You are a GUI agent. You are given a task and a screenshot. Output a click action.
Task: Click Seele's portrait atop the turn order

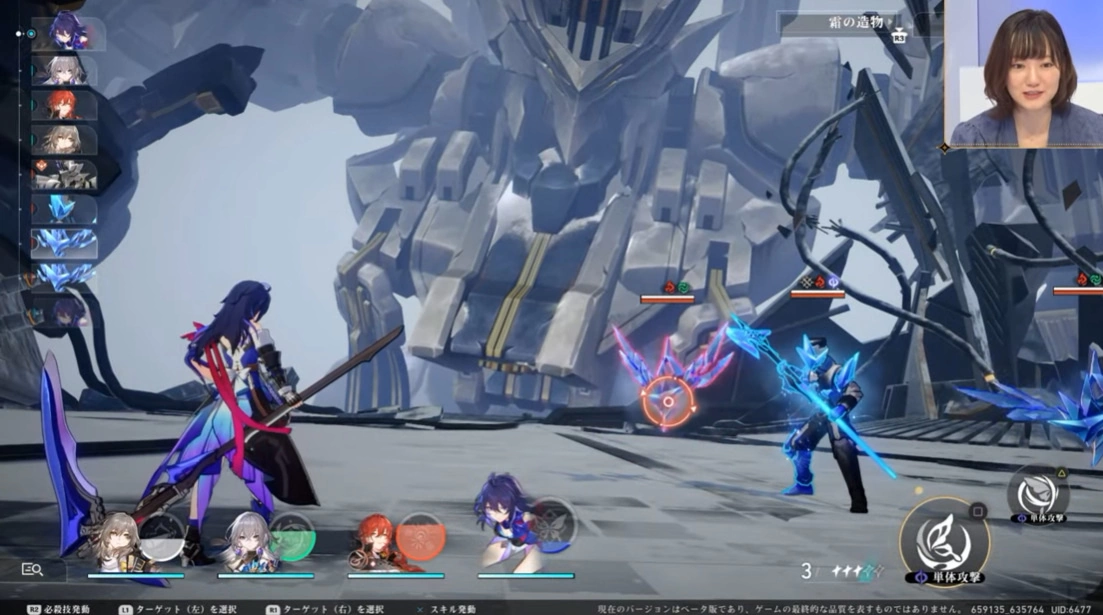pyautogui.click(x=69, y=33)
